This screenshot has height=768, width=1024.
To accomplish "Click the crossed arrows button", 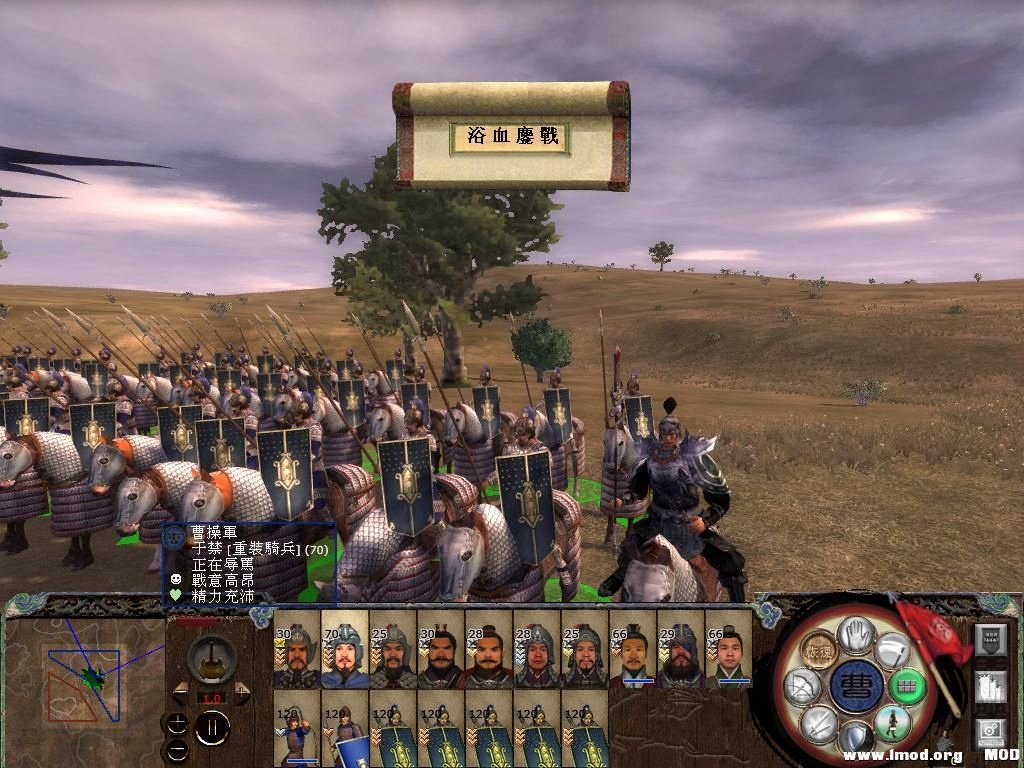I will (819, 722).
